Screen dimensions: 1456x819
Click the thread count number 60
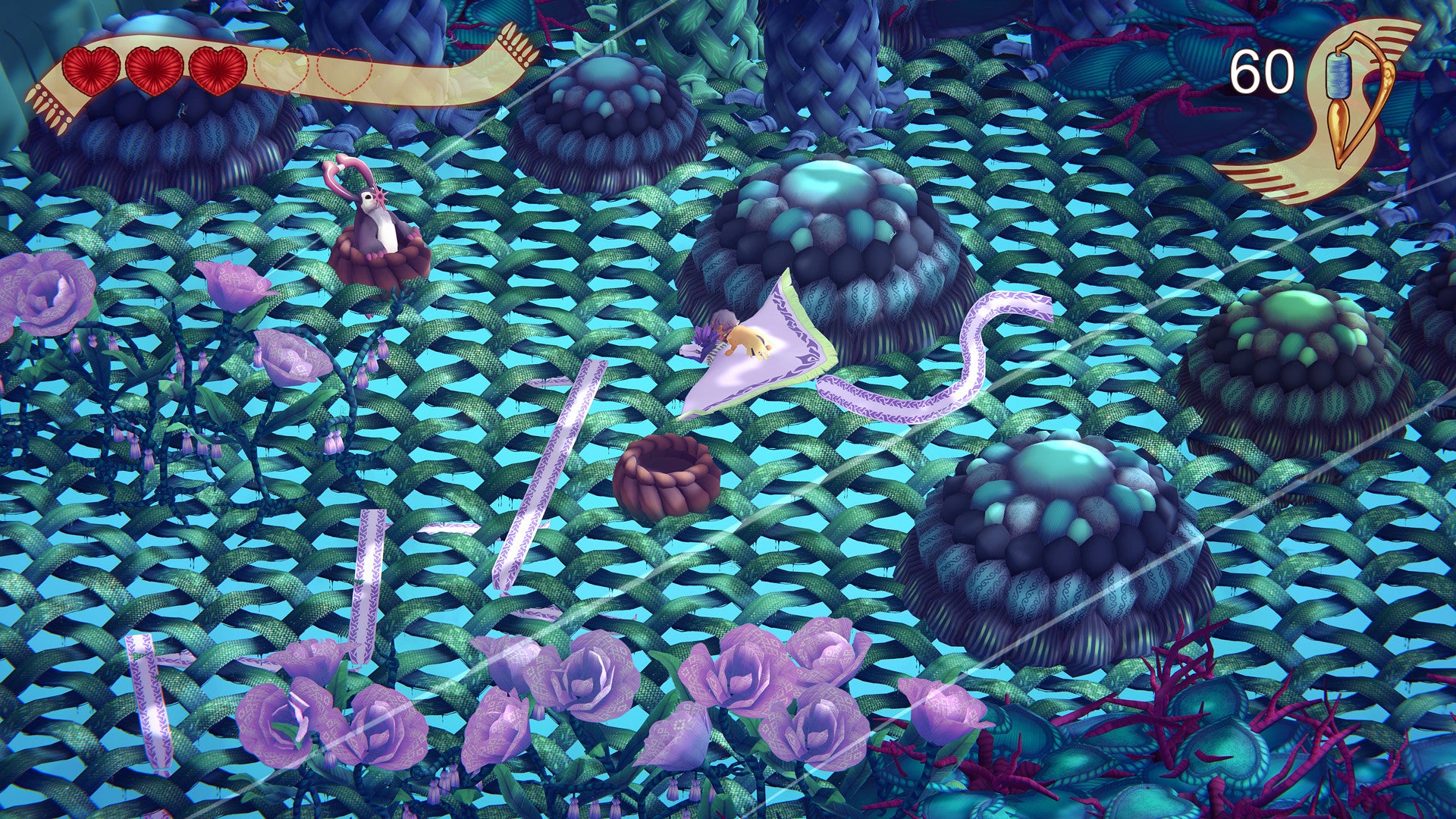point(1262,71)
